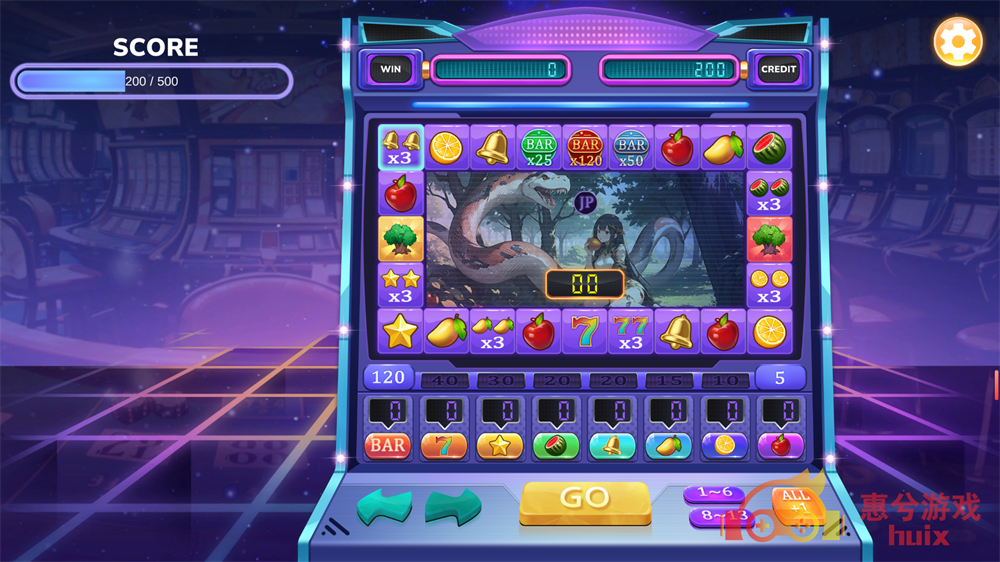Bet on the orange symbol
1000x562 pixels.
724,445
